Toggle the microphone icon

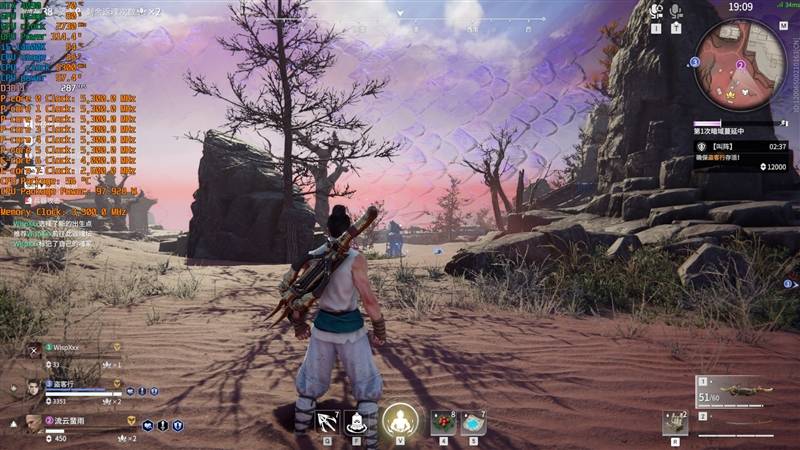[677, 11]
